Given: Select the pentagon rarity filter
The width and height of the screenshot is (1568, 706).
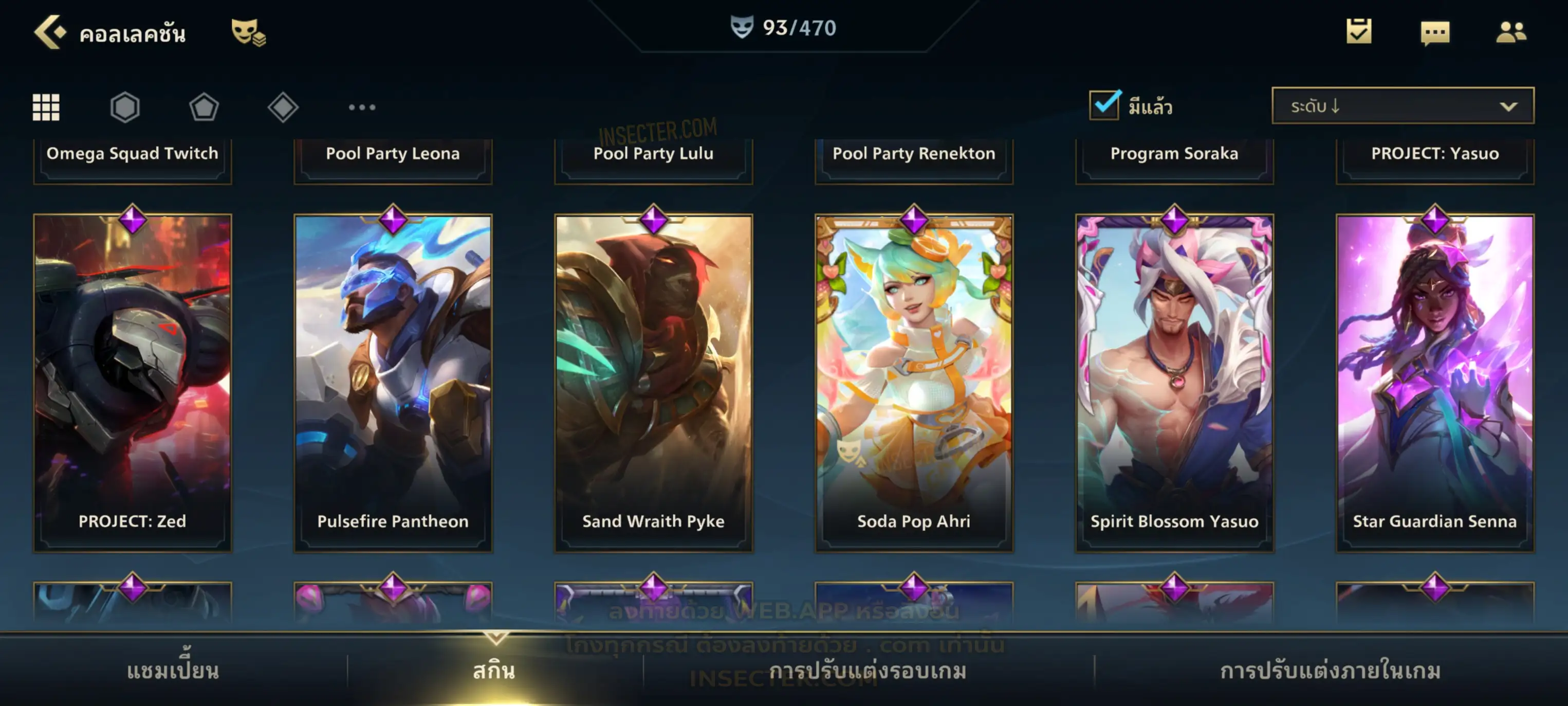Looking at the screenshot, I should point(204,107).
